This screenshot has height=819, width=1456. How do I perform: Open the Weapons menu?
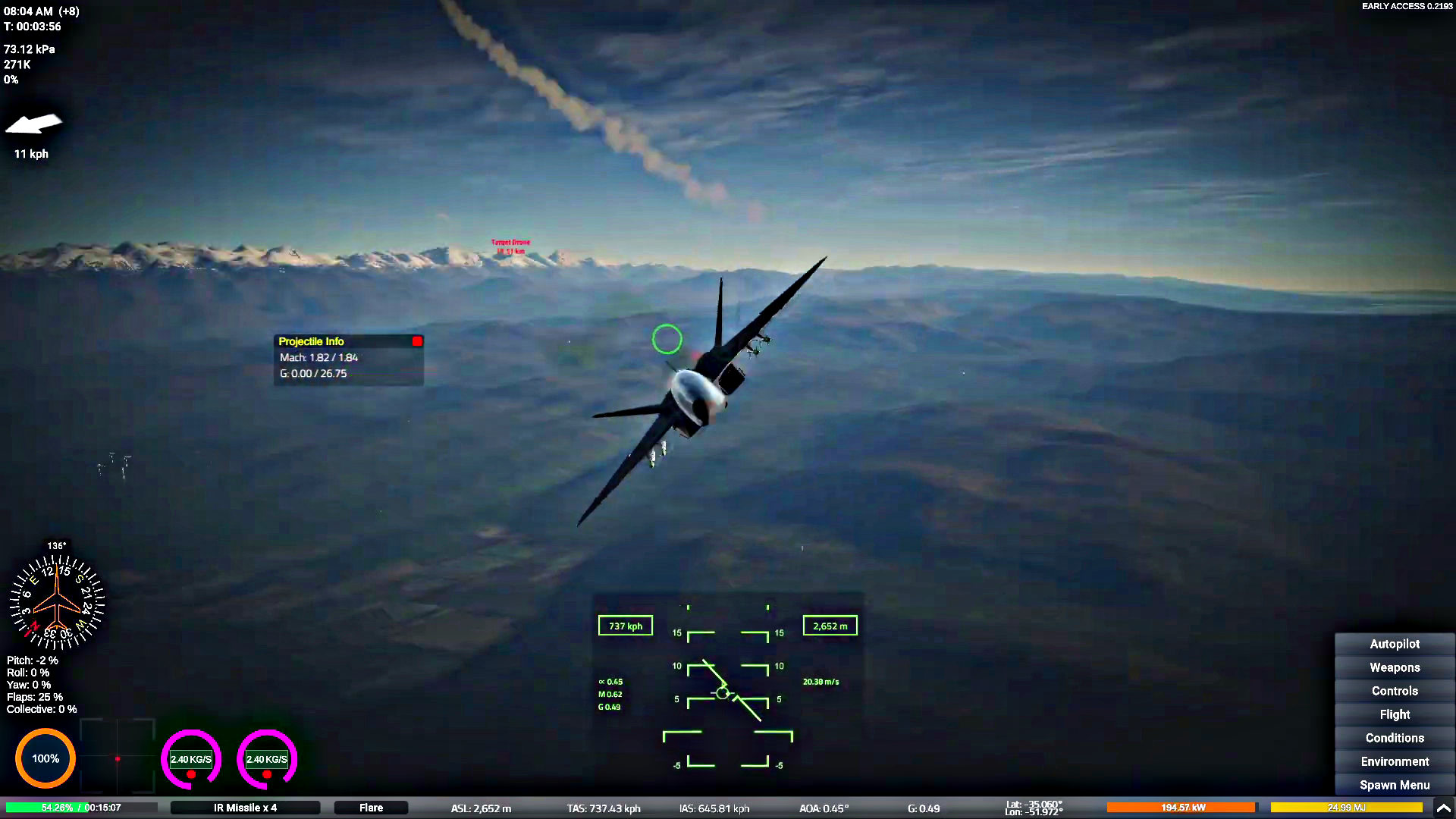click(1394, 667)
